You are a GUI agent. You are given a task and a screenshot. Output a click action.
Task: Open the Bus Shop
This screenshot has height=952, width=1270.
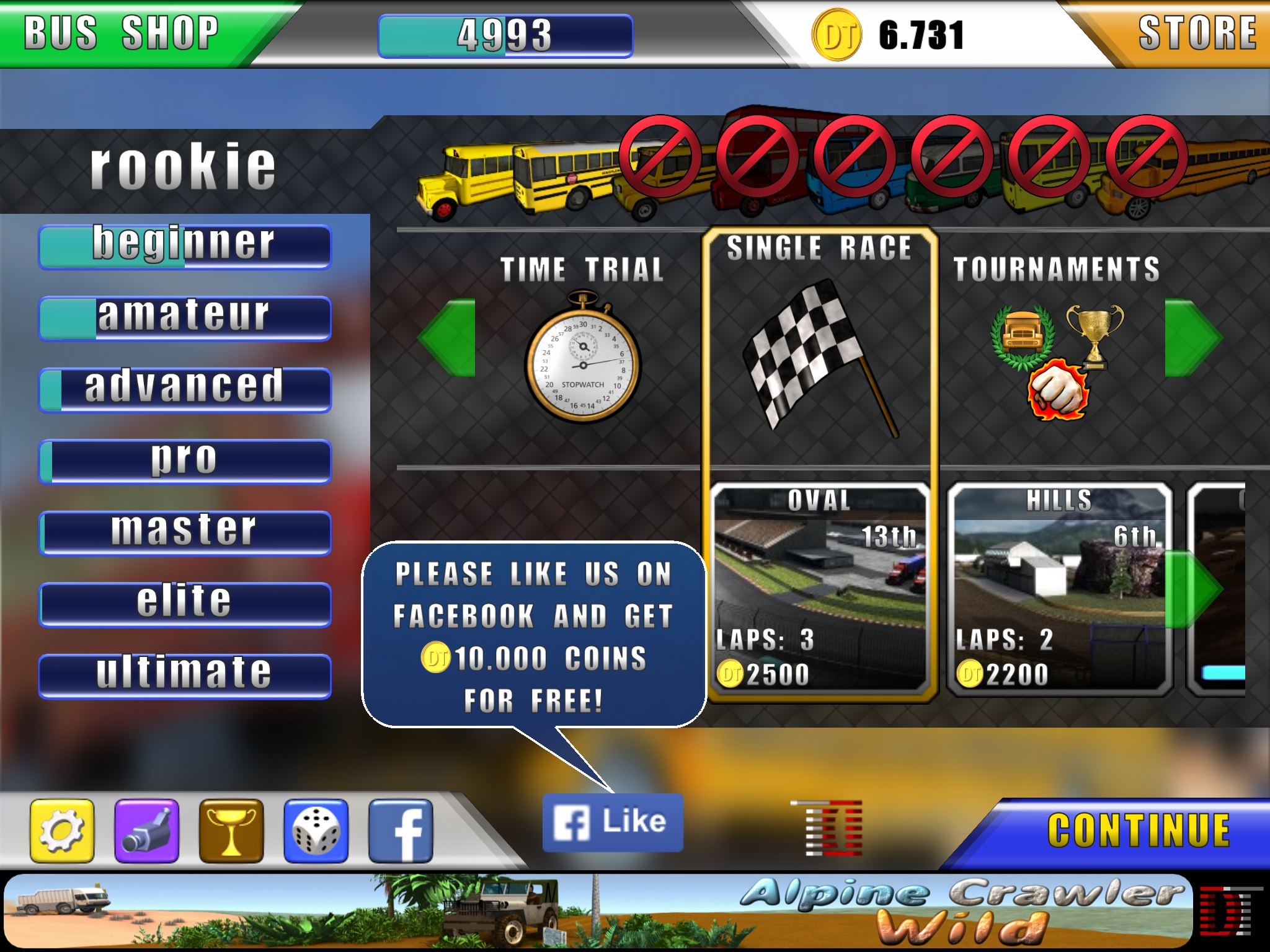pos(122,33)
